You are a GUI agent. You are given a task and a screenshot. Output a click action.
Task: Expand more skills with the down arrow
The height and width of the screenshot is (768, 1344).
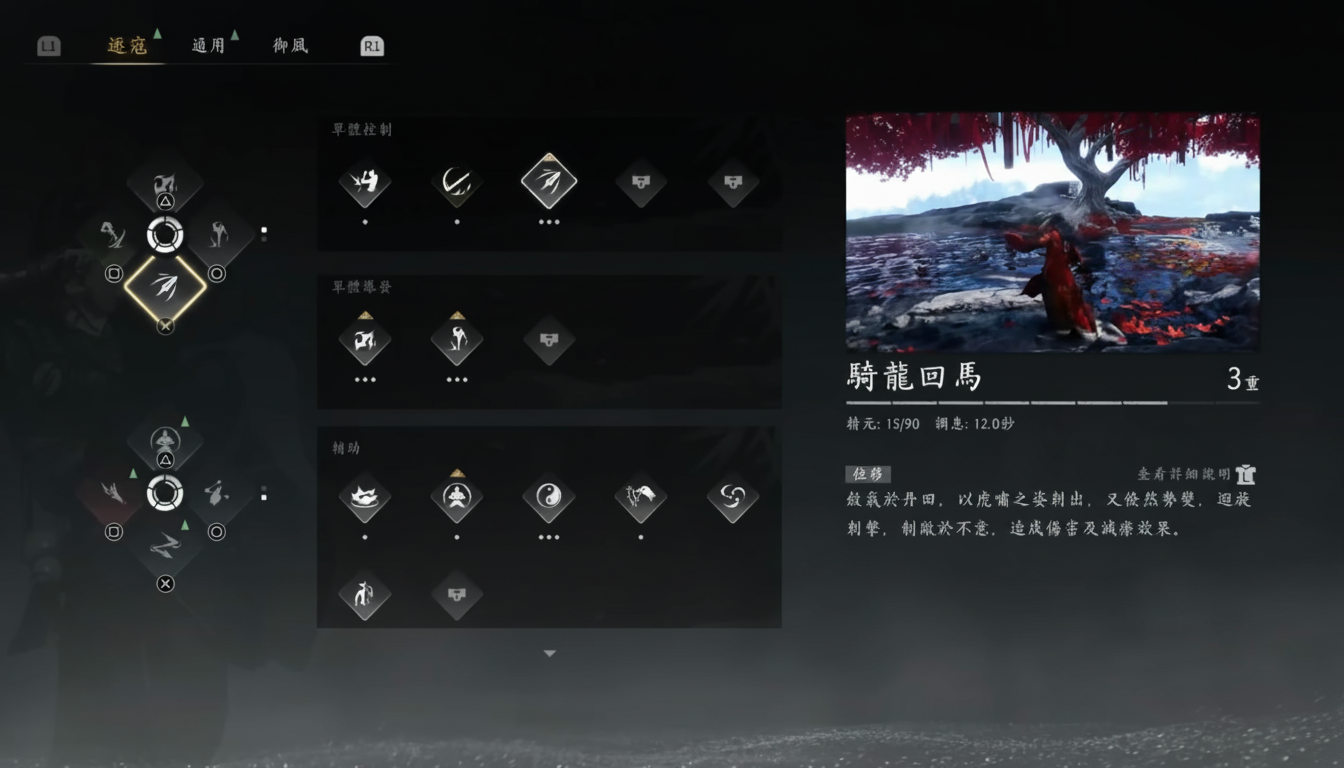coord(549,652)
